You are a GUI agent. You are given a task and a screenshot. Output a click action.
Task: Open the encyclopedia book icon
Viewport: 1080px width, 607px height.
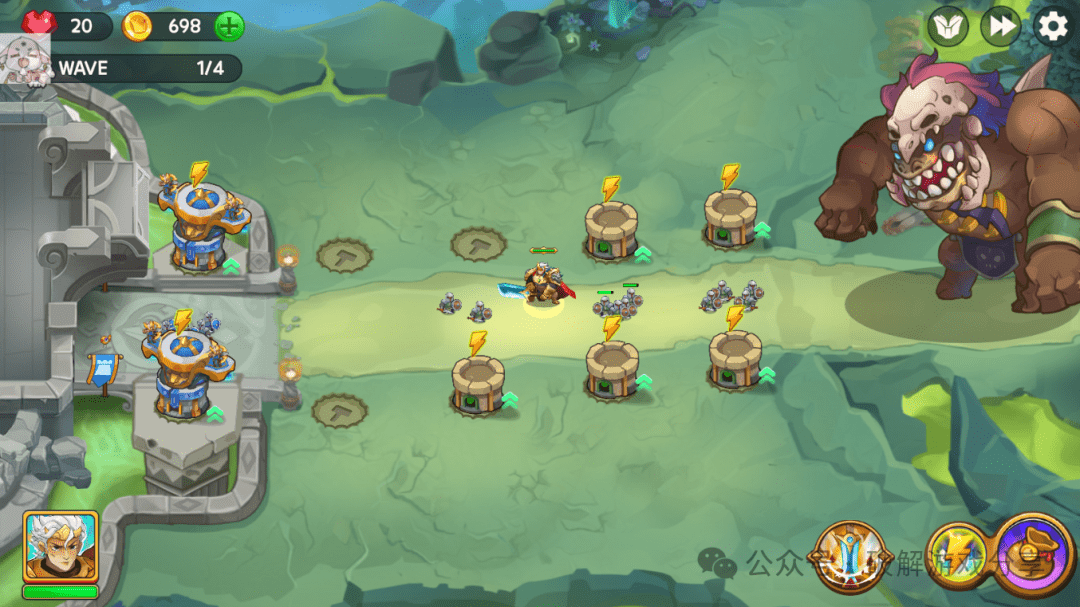(x=947, y=27)
